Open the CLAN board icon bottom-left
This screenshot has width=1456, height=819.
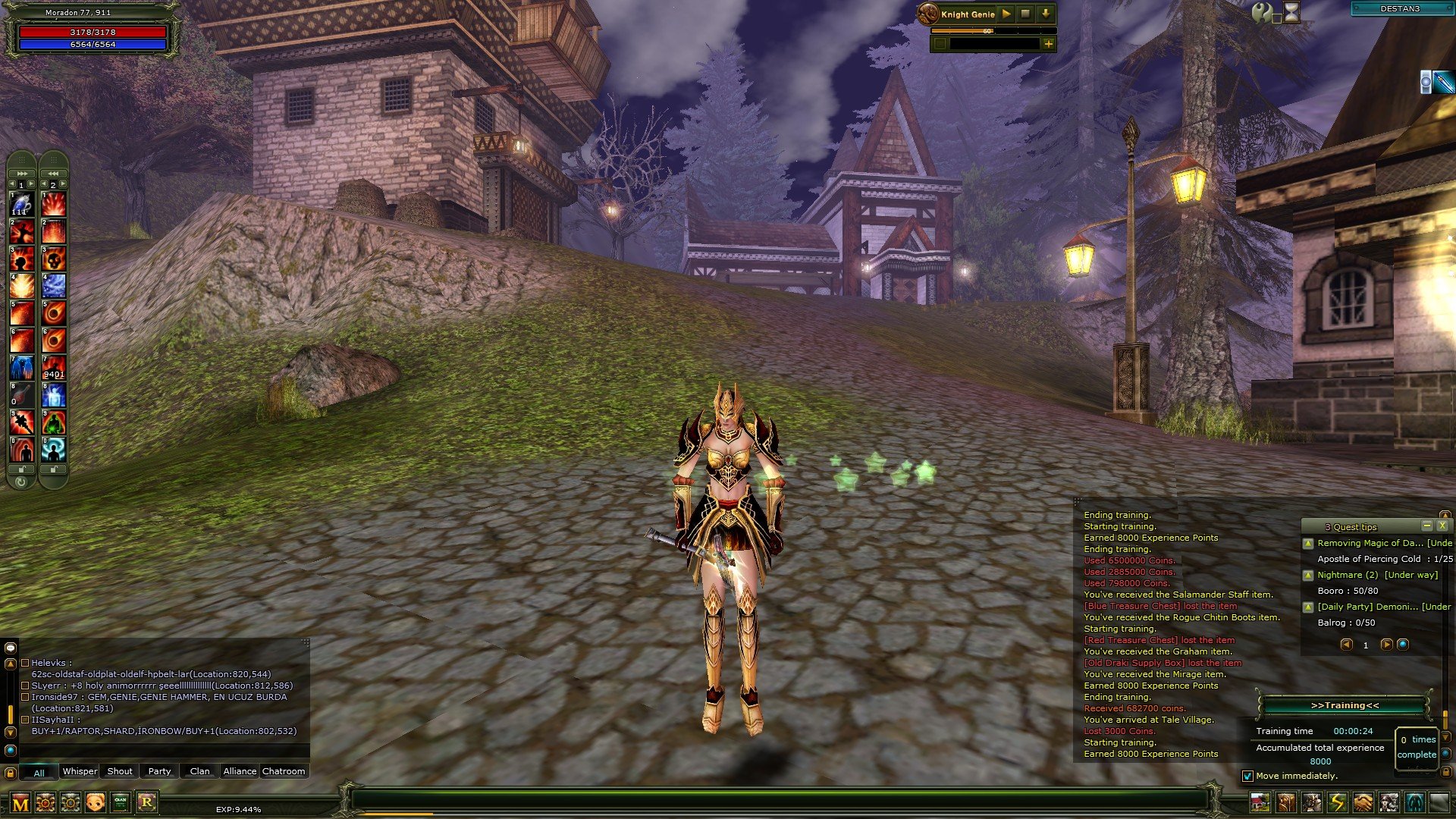[121, 802]
